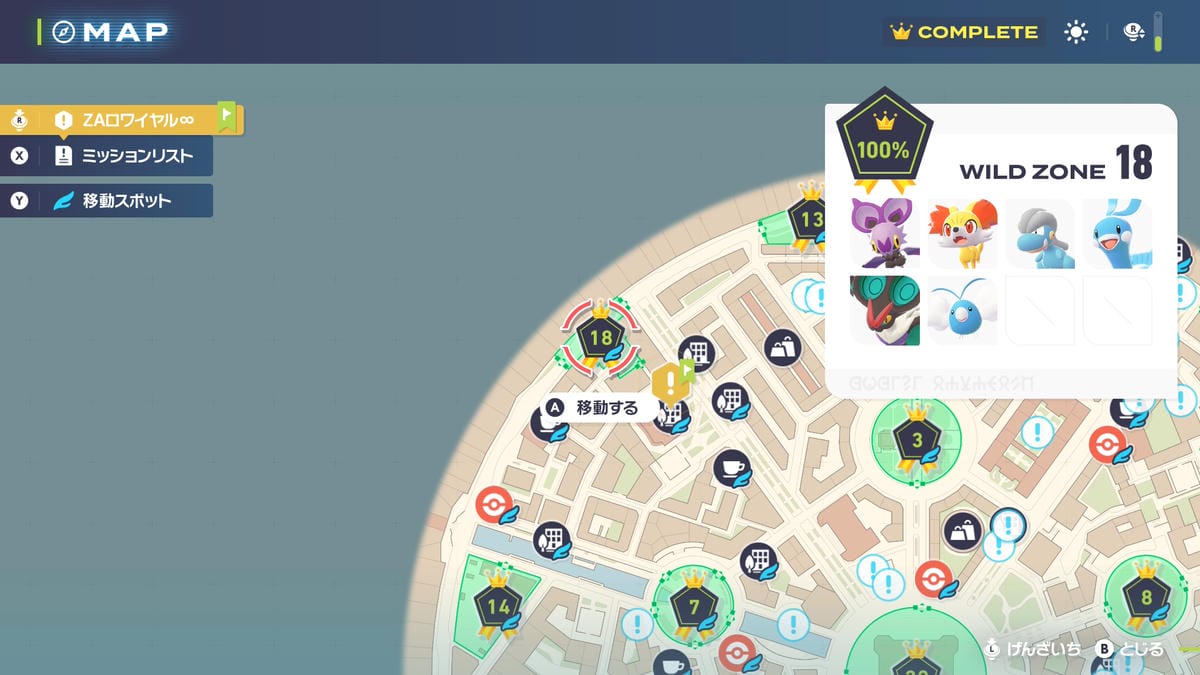Click the Noibat portrait in zone panel
1200x675 pixels.
pos(885,233)
